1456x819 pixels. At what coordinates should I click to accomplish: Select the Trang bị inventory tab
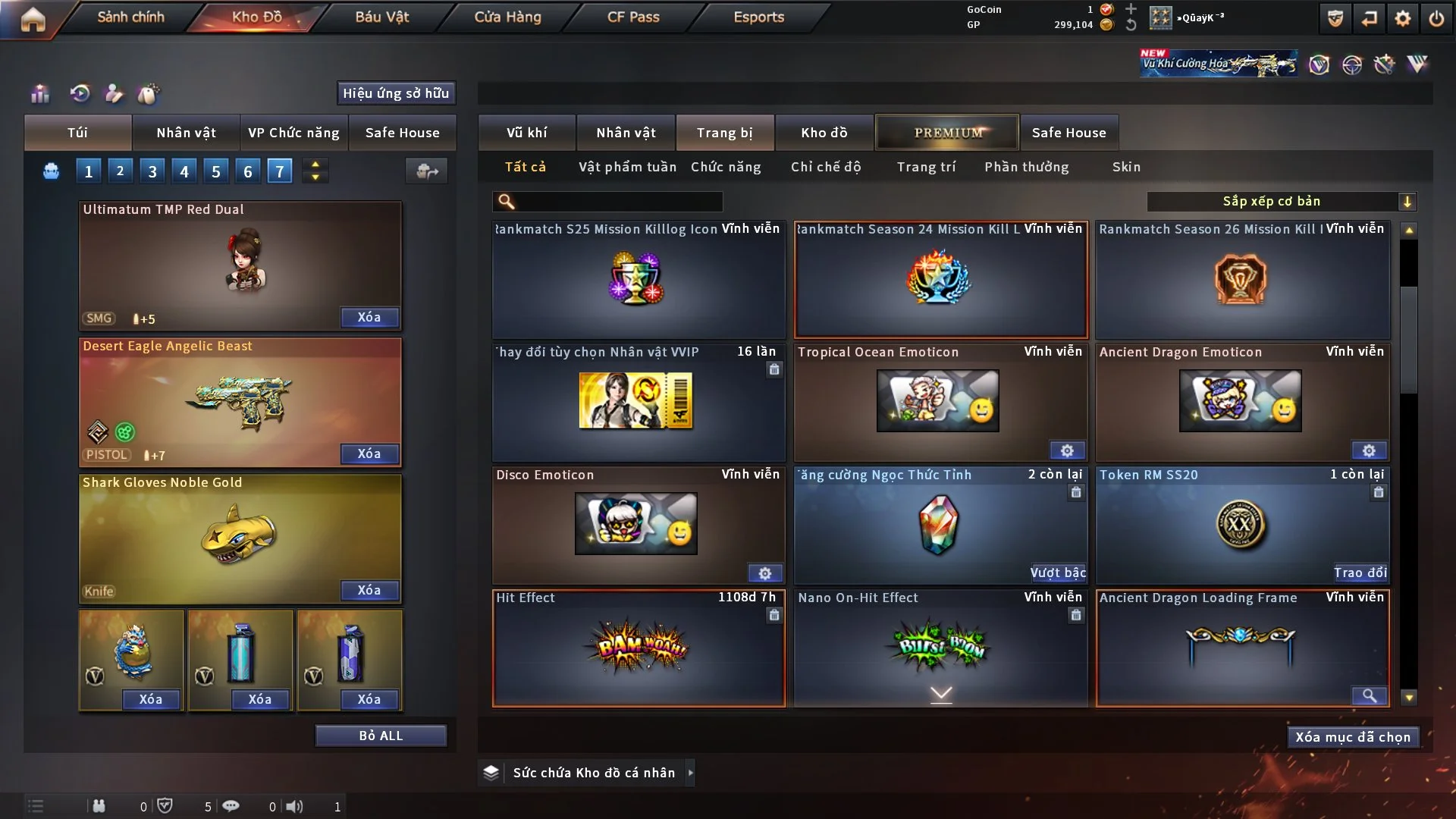point(724,133)
